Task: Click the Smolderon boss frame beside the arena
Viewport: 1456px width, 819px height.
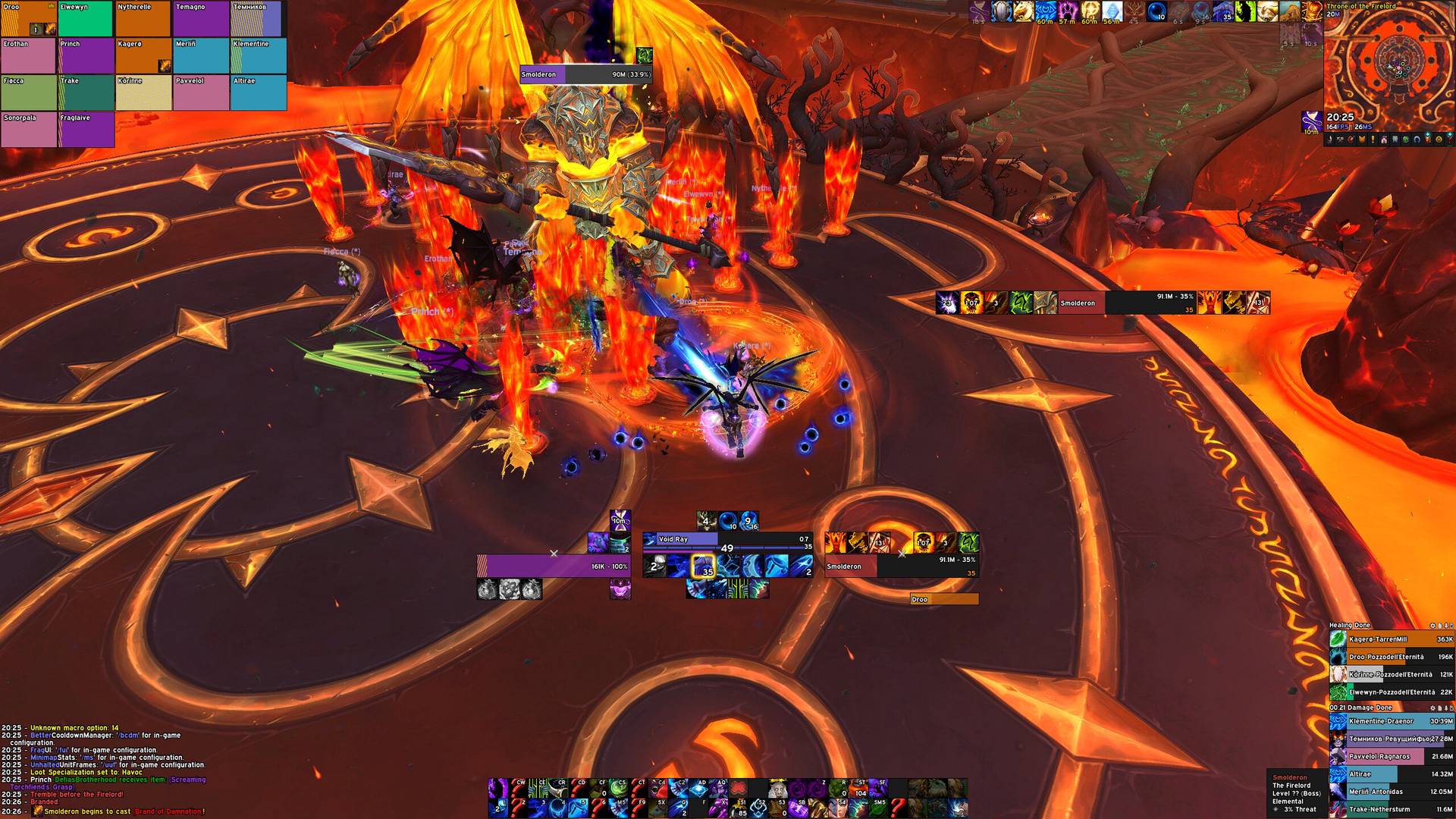Action: point(1103,303)
